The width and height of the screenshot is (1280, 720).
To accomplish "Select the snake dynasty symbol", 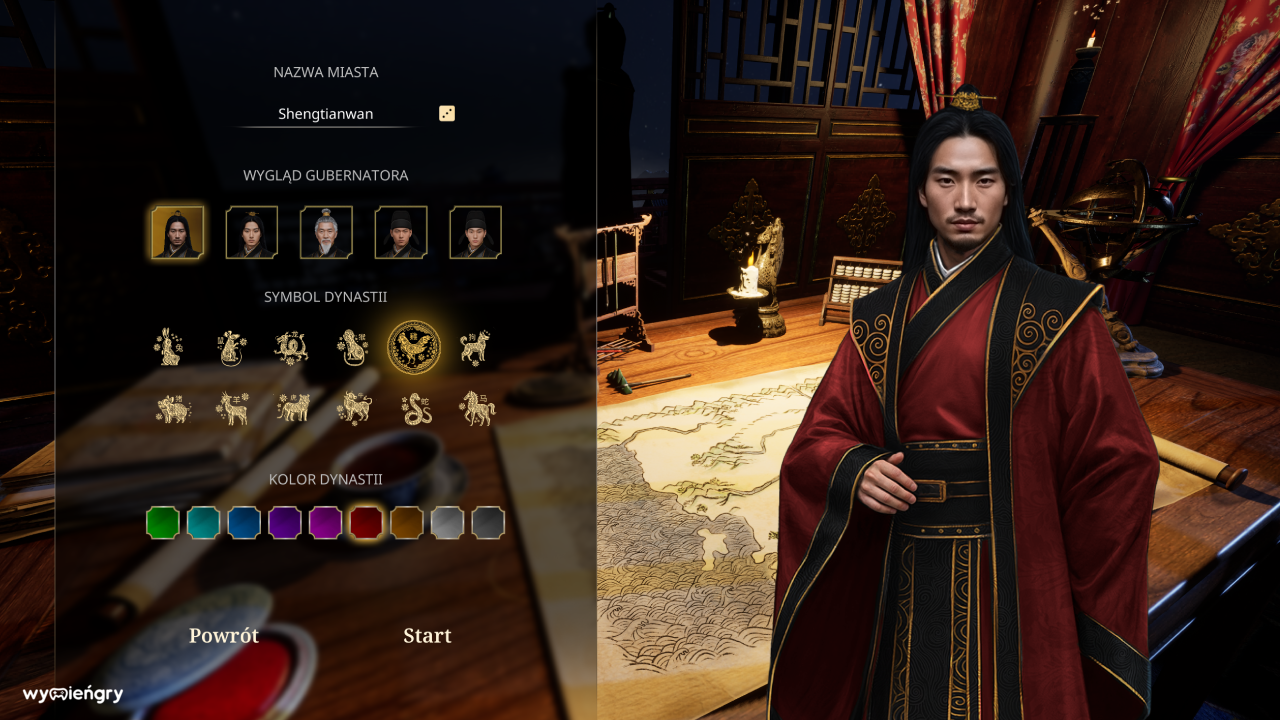I will (415, 405).
